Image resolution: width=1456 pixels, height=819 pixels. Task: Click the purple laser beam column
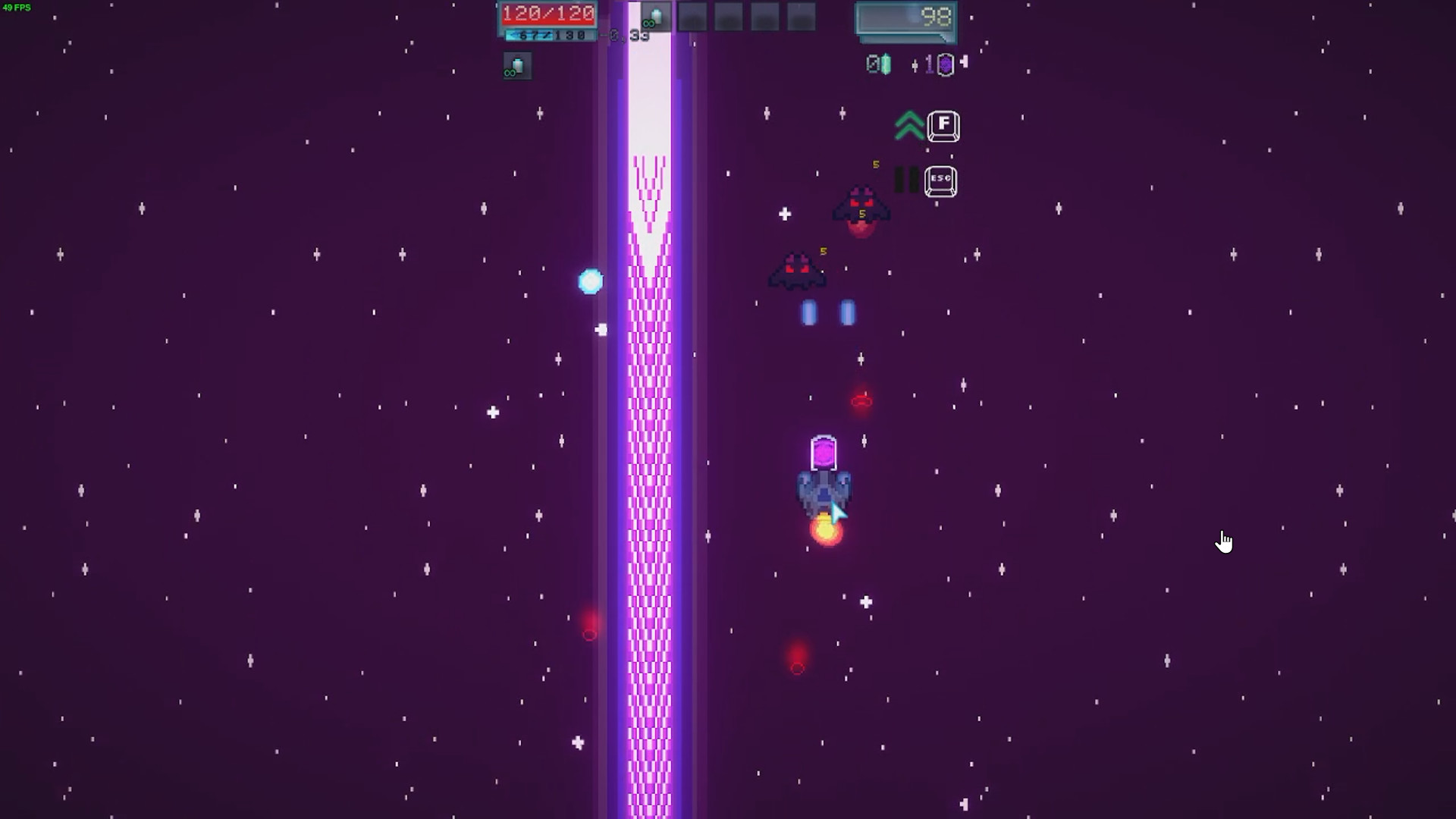(x=649, y=455)
